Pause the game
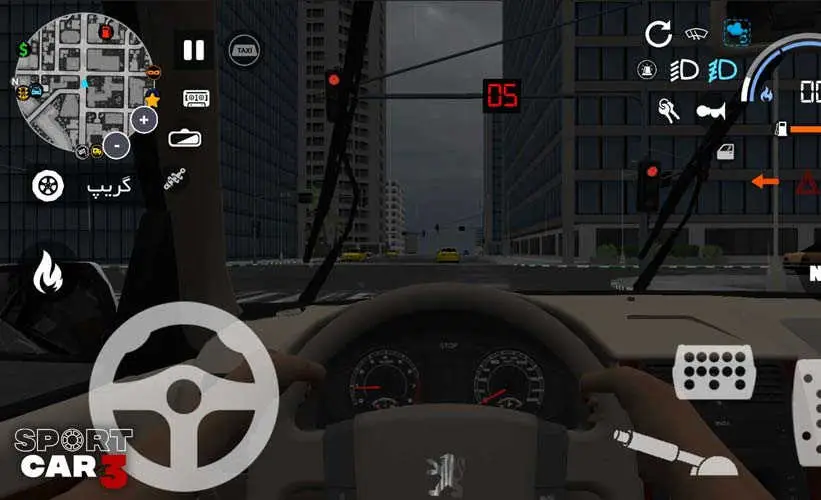Viewport: 821px width, 500px height. tap(194, 50)
